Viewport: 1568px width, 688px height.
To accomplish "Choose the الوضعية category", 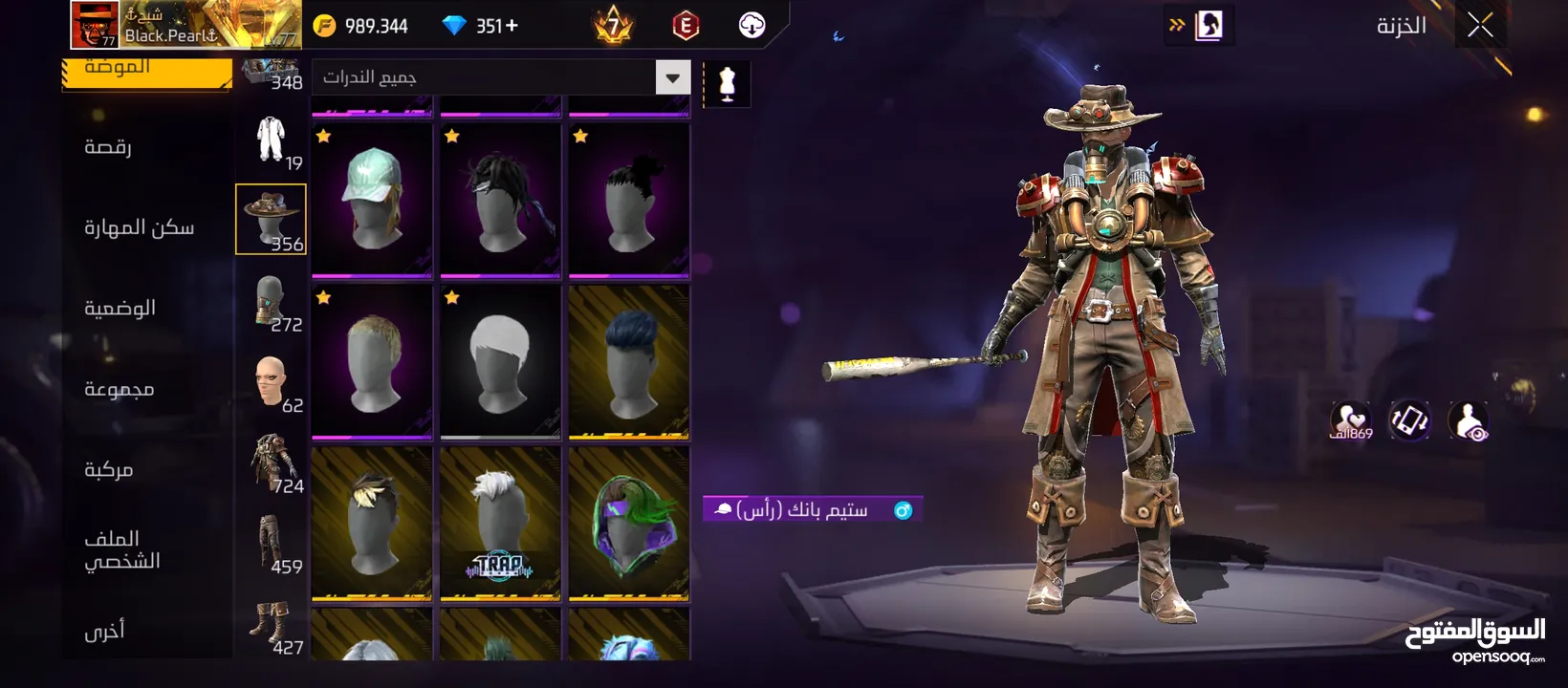I will click(x=120, y=308).
